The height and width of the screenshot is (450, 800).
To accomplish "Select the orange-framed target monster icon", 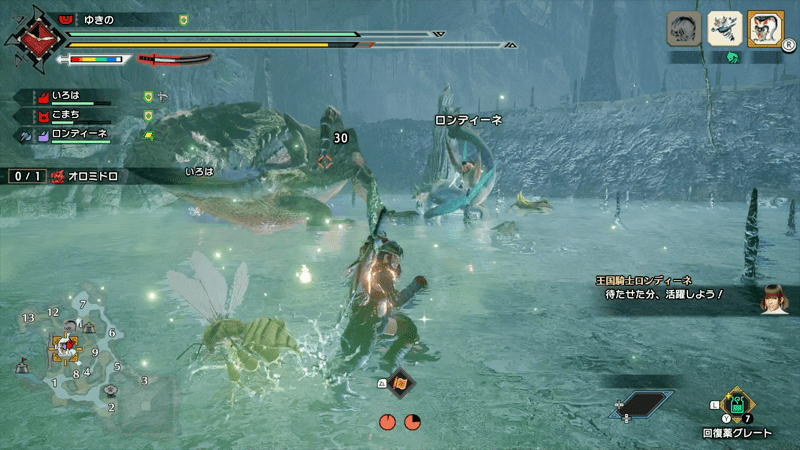I will [x=766, y=28].
